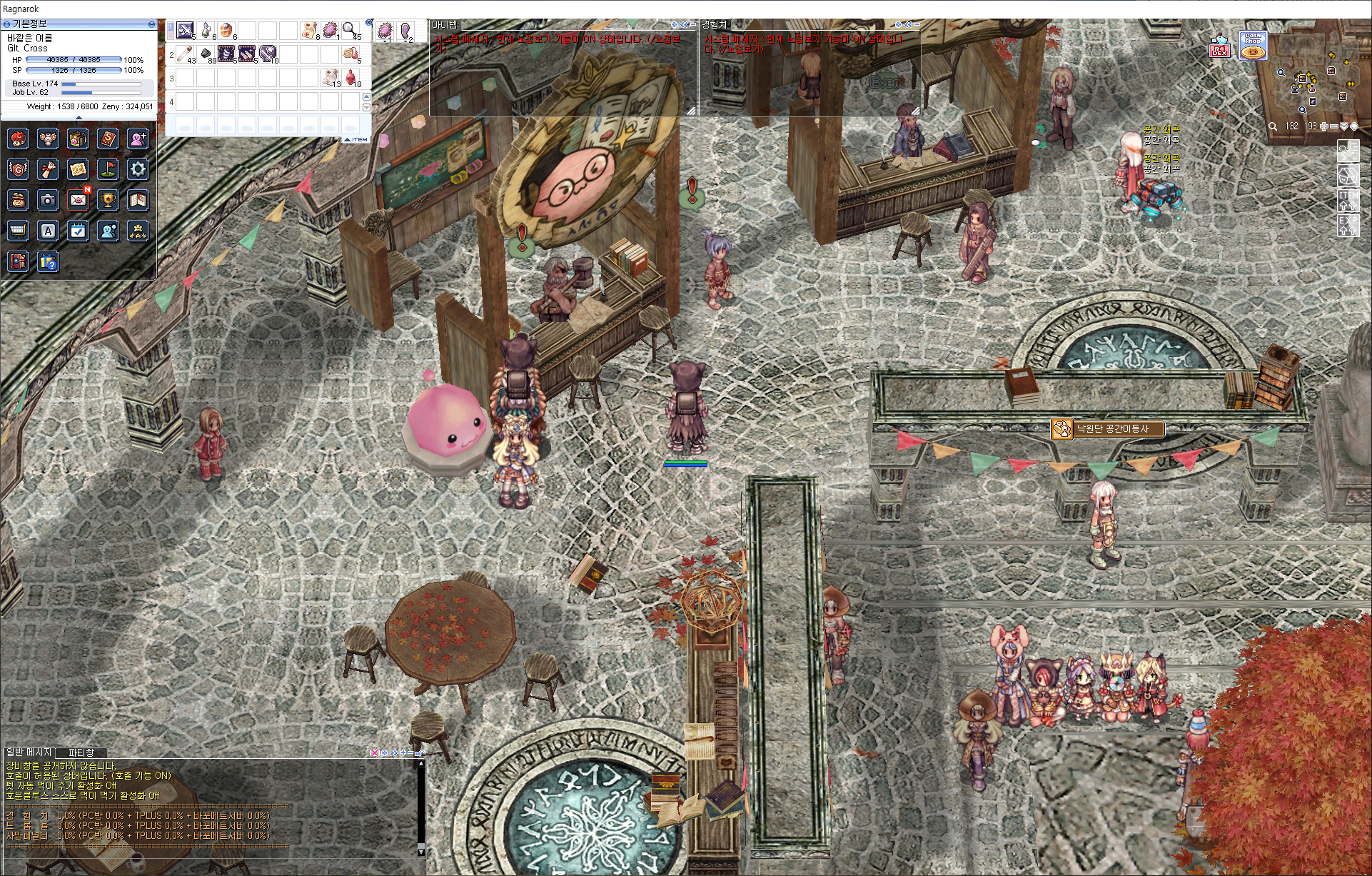
Task: Use the green potion flask hotbar slot
Action: tap(206, 30)
